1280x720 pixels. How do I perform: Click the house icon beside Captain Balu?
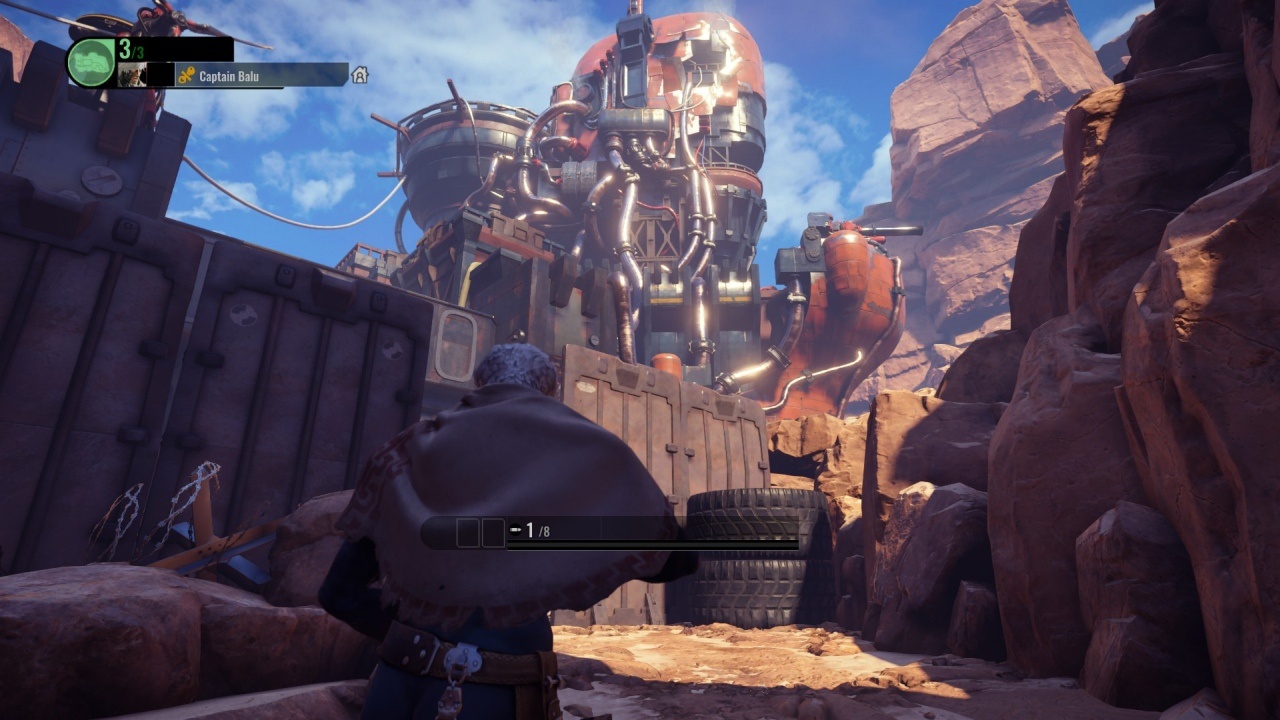360,75
